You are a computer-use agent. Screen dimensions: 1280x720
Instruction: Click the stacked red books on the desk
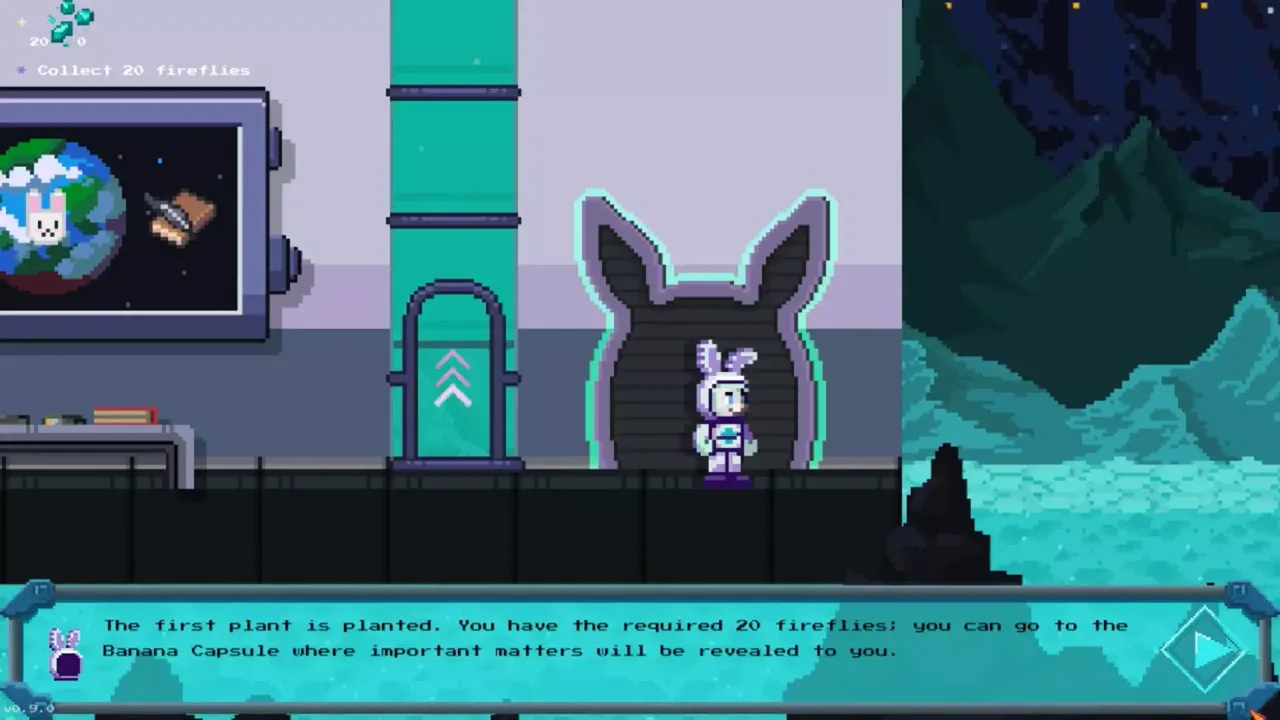point(125,413)
